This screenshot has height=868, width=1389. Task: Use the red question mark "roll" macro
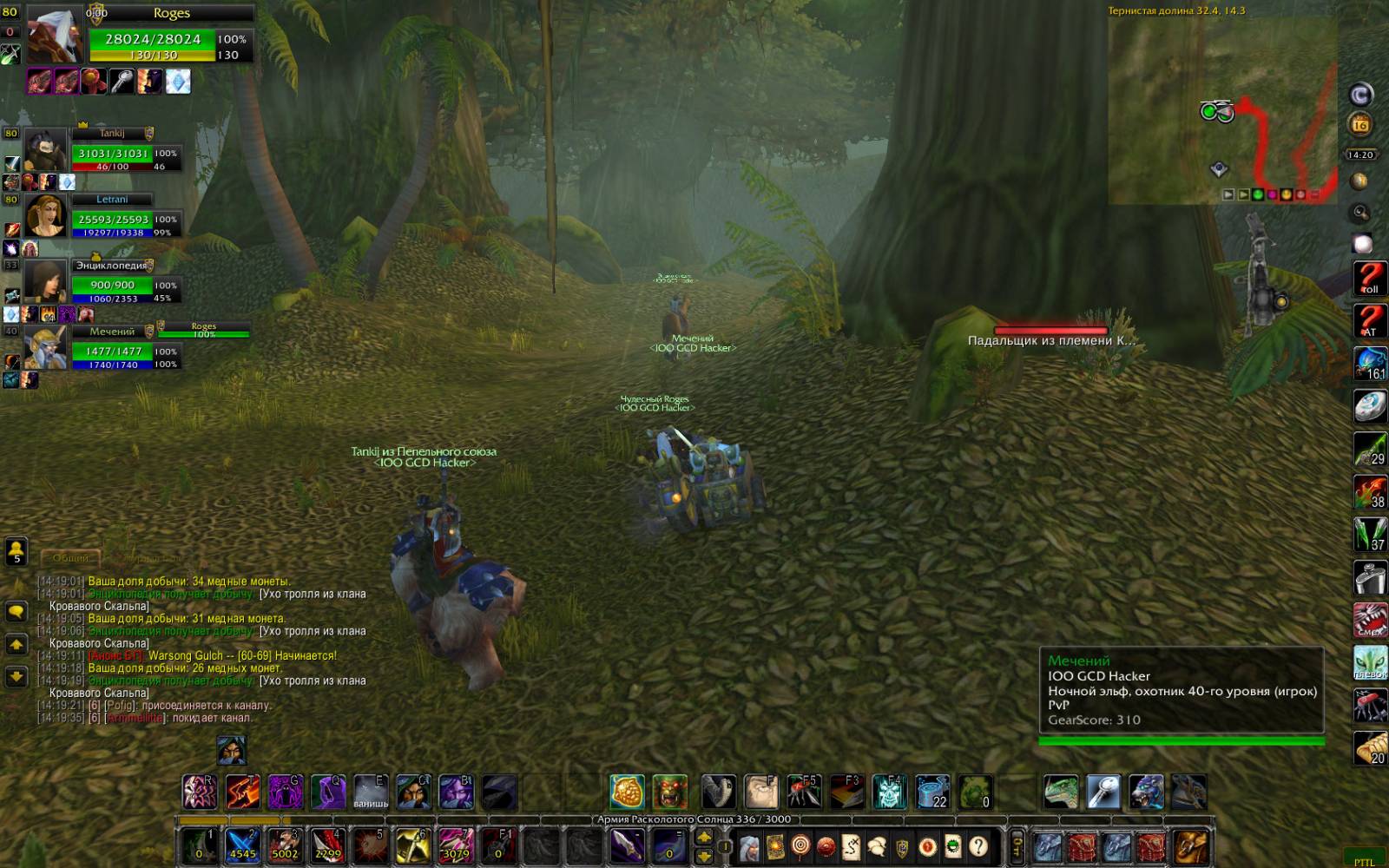[x=1370, y=279]
